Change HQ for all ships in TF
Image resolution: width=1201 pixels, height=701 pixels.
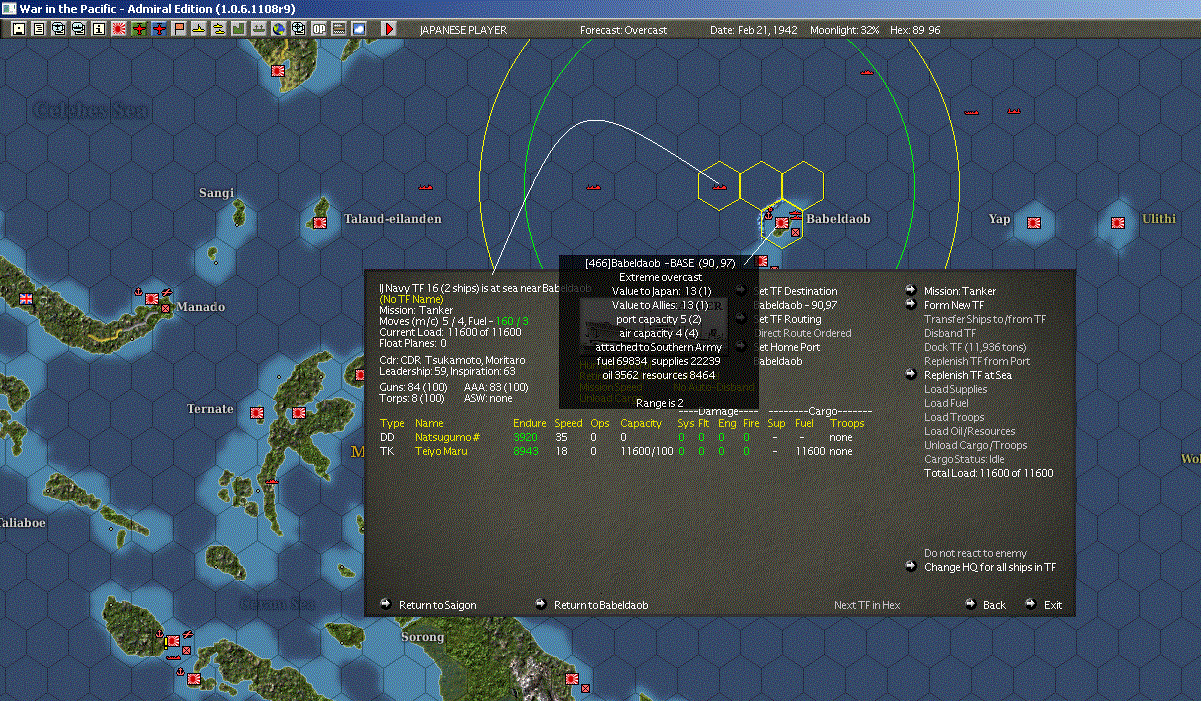pos(989,567)
